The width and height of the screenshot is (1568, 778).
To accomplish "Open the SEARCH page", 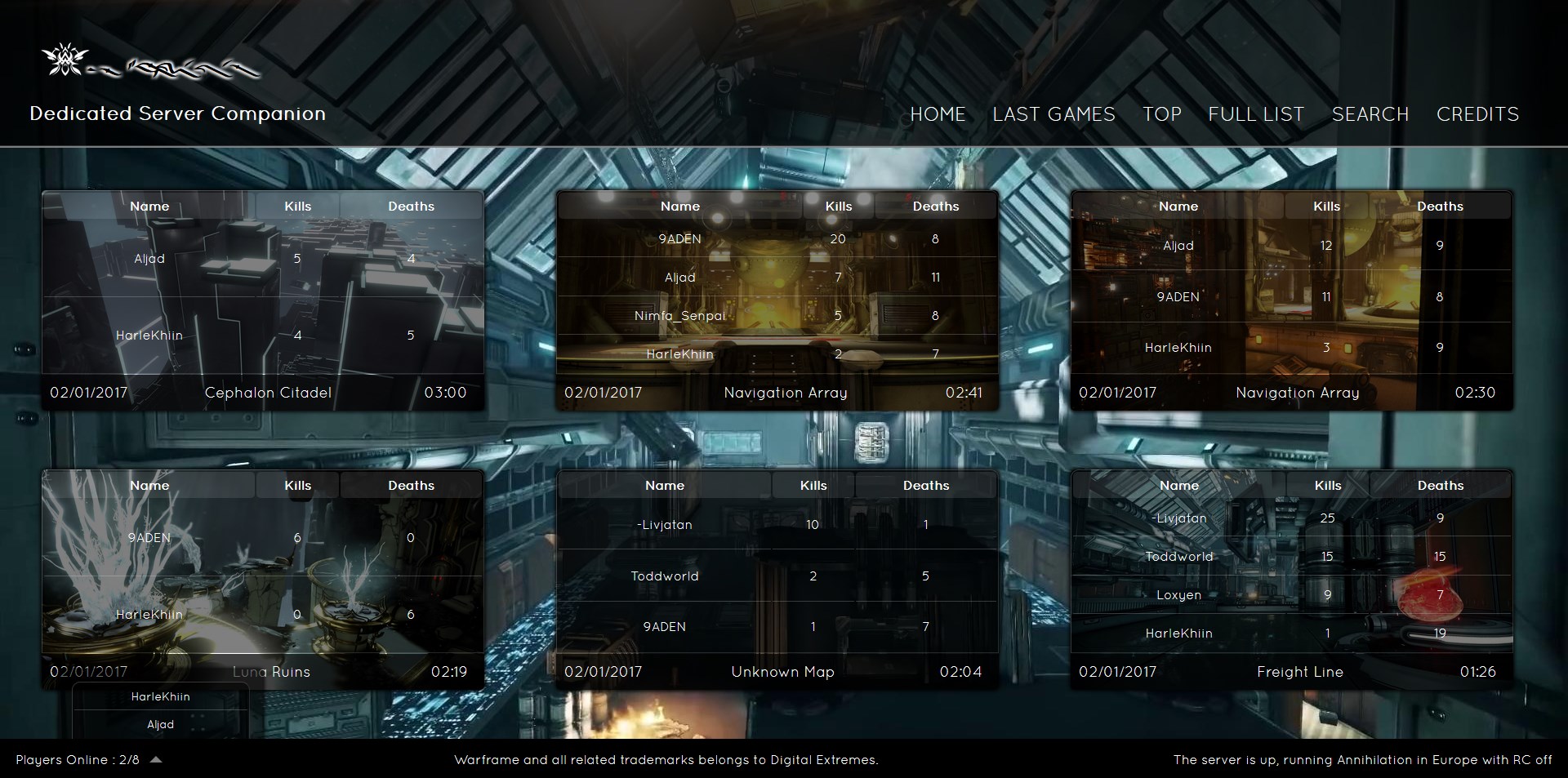I will 1370,114.
